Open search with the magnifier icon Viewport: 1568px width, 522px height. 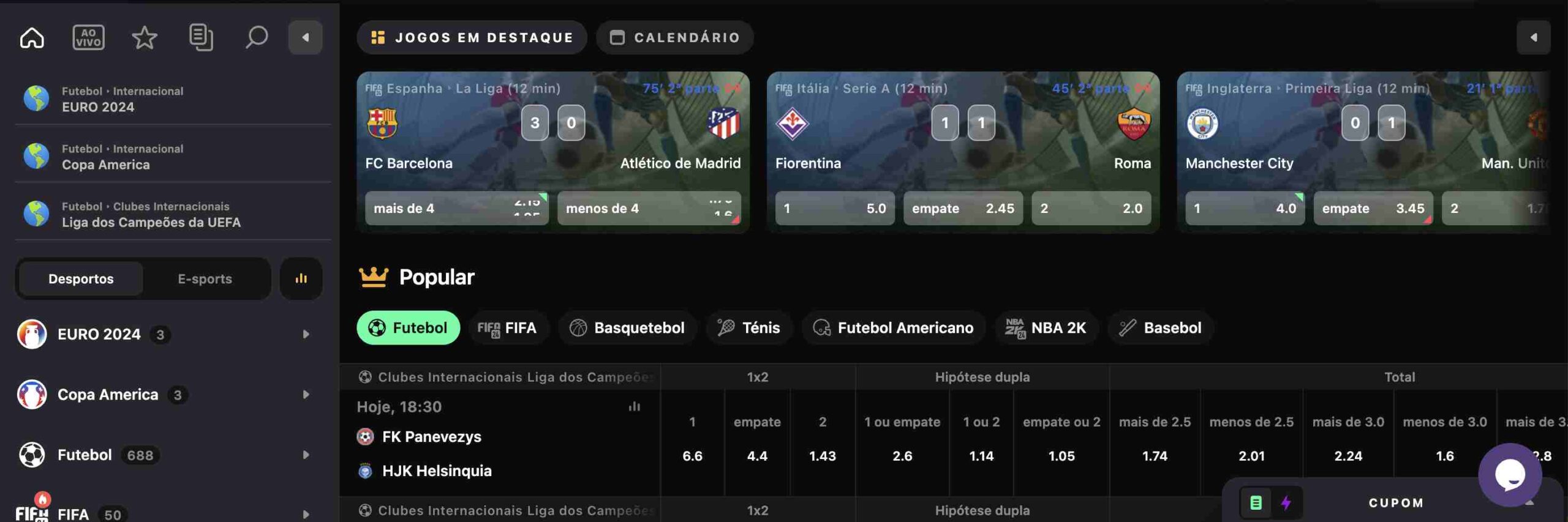coord(256,37)
